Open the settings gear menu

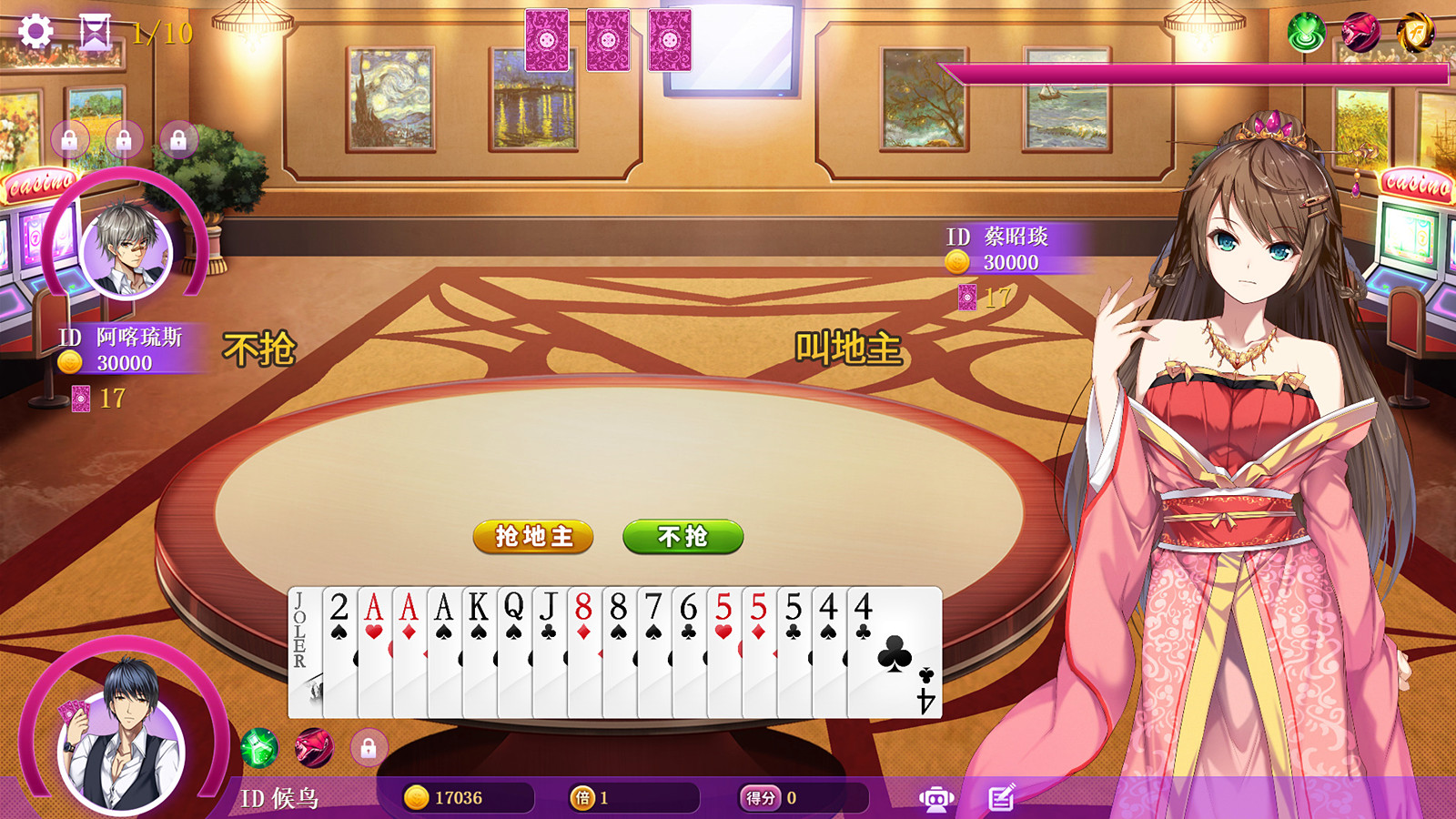35,32
